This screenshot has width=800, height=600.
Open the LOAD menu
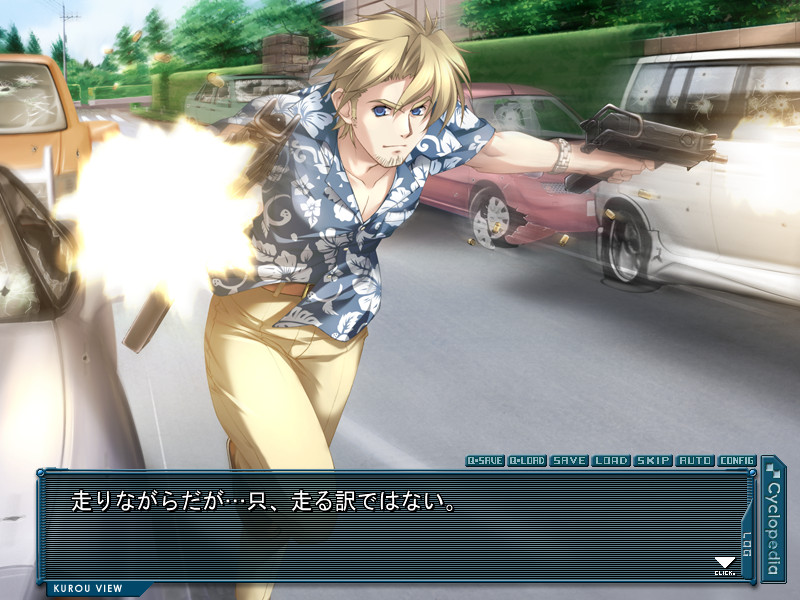tap(611, 461)
